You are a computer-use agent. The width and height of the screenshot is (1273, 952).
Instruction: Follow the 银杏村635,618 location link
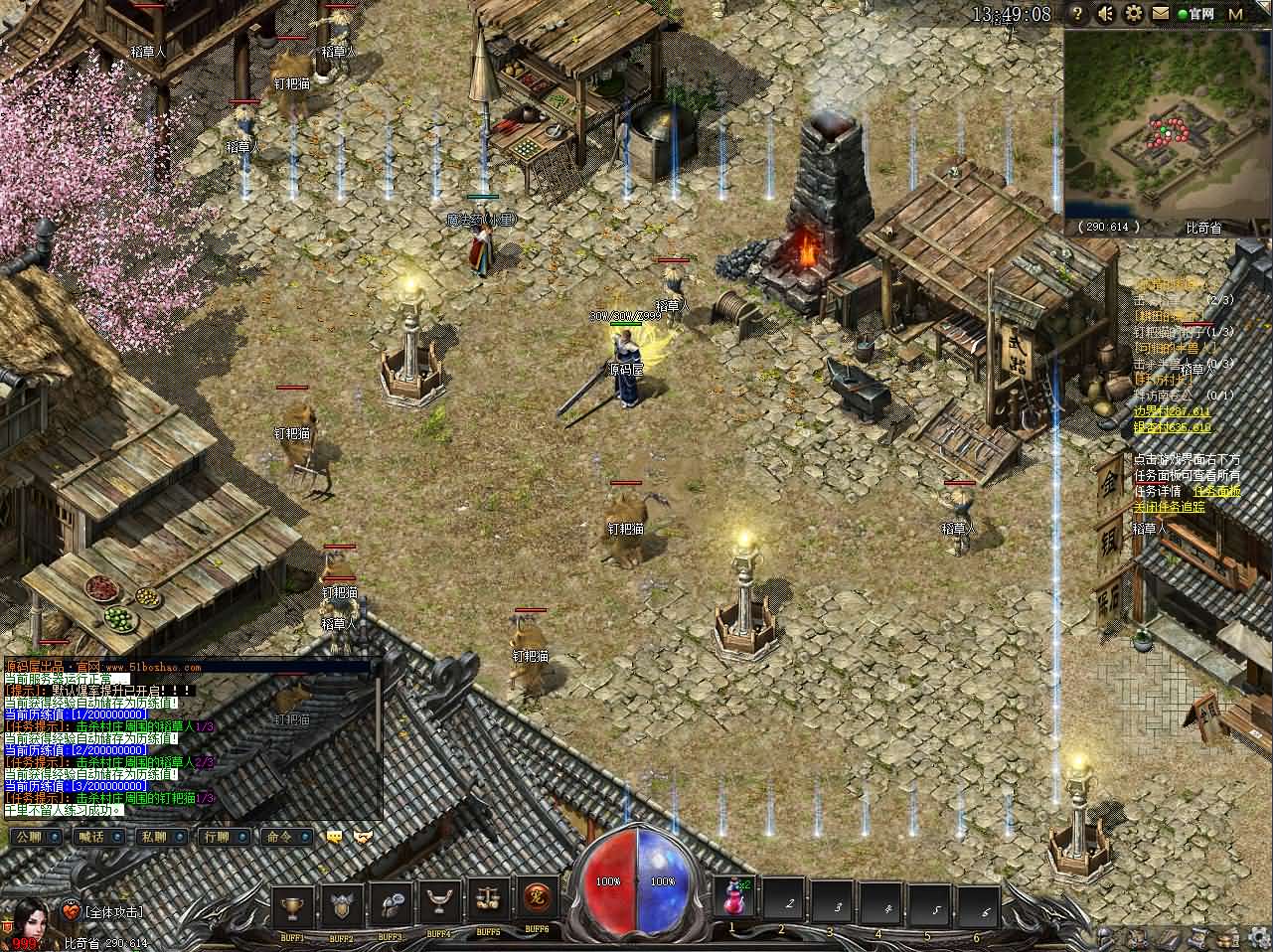pyautogui.click(x=1172, y=427)
